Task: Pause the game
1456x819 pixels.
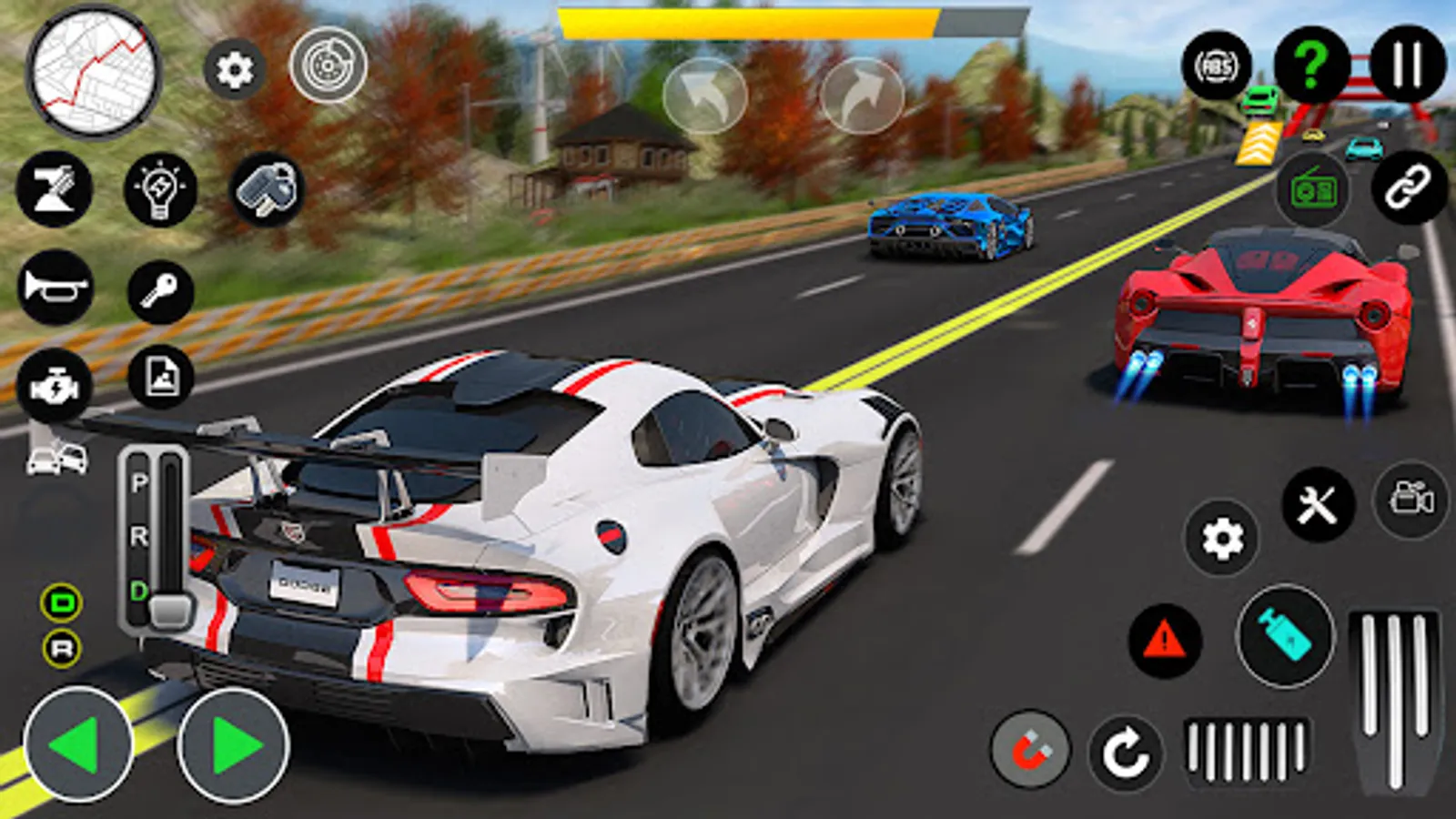Action: click(x=1407, y=64)
